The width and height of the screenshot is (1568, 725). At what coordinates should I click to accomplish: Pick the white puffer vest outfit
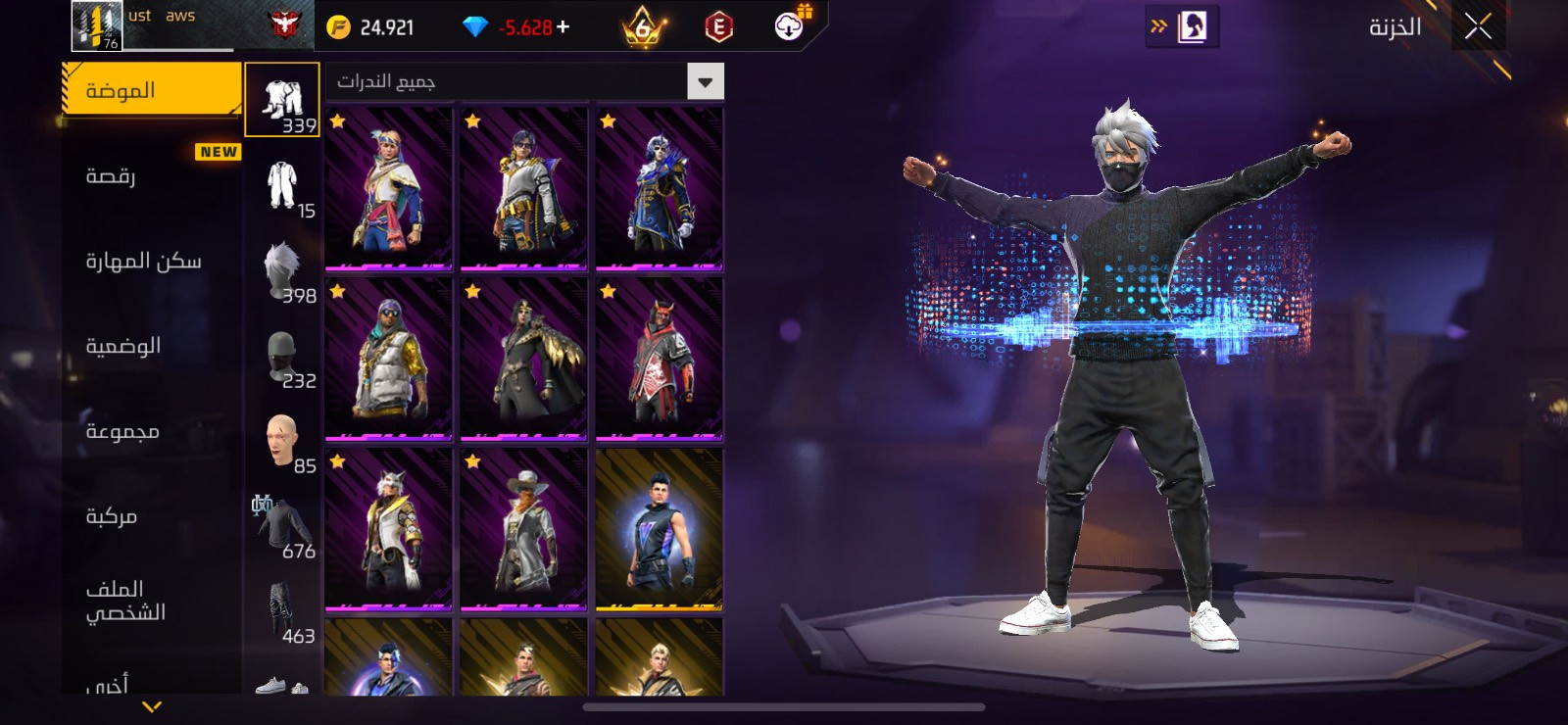[x=388, y=359]
